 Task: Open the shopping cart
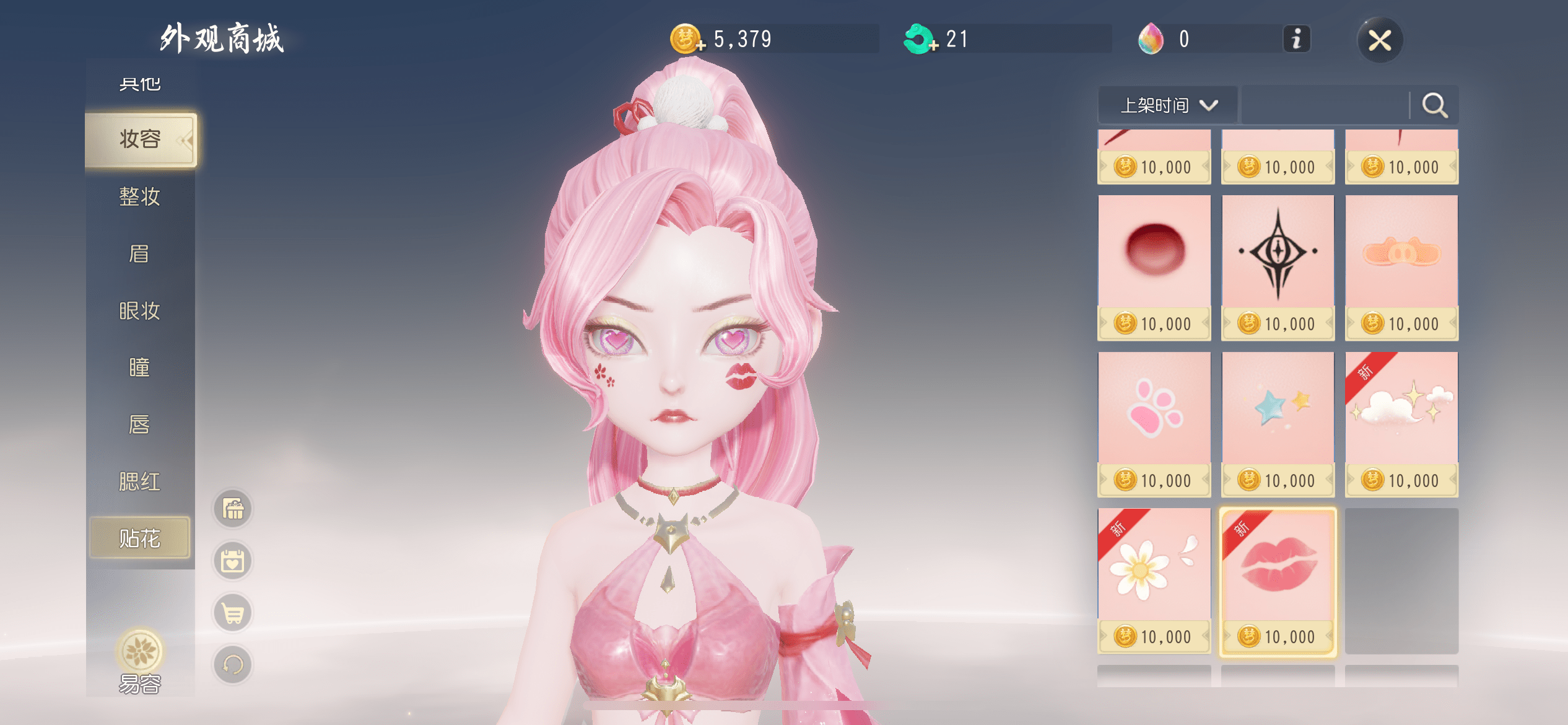coord(233,613)
